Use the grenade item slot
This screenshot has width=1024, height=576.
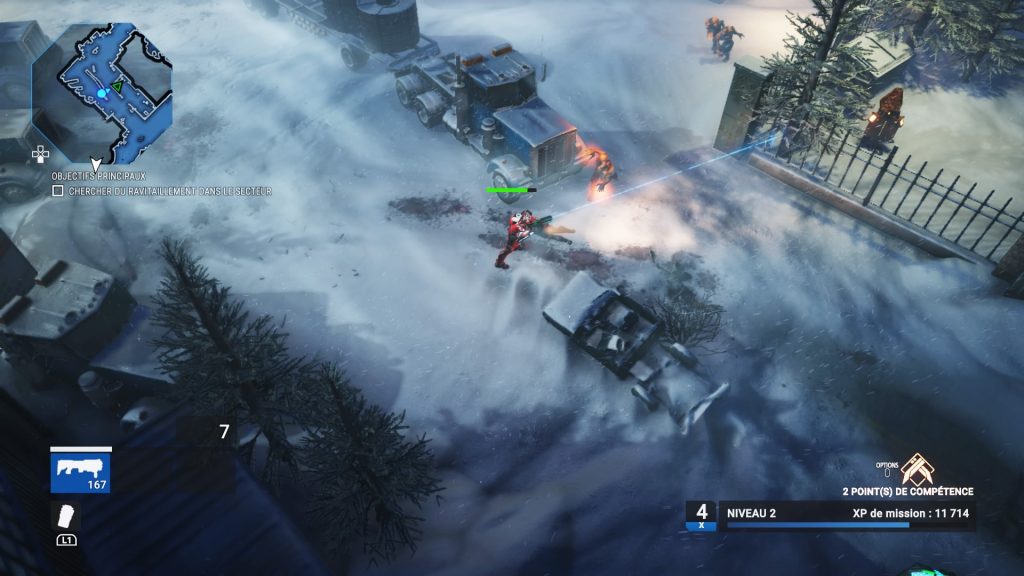(x=66, y=516)
